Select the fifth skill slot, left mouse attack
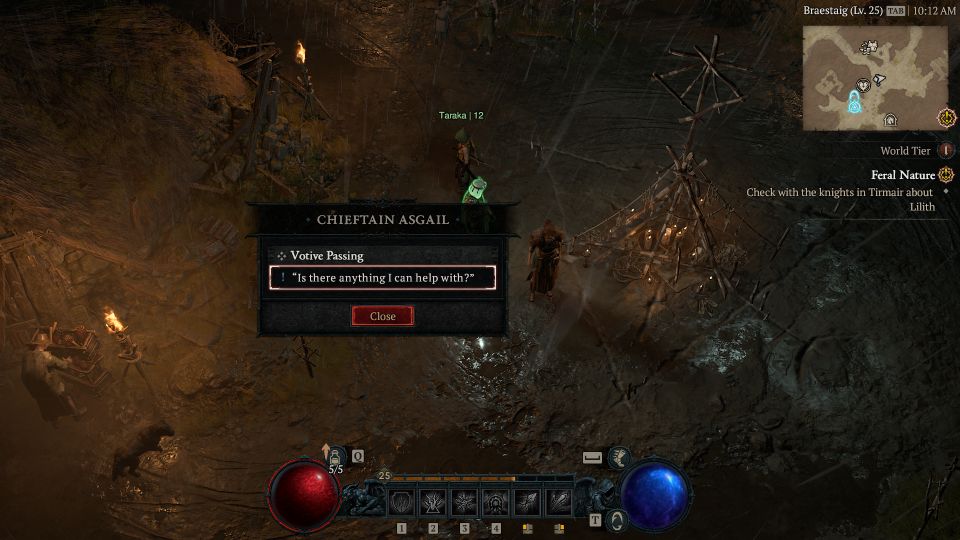The width and height of the screenshot is (960, 540). click(x=527, y=501)
